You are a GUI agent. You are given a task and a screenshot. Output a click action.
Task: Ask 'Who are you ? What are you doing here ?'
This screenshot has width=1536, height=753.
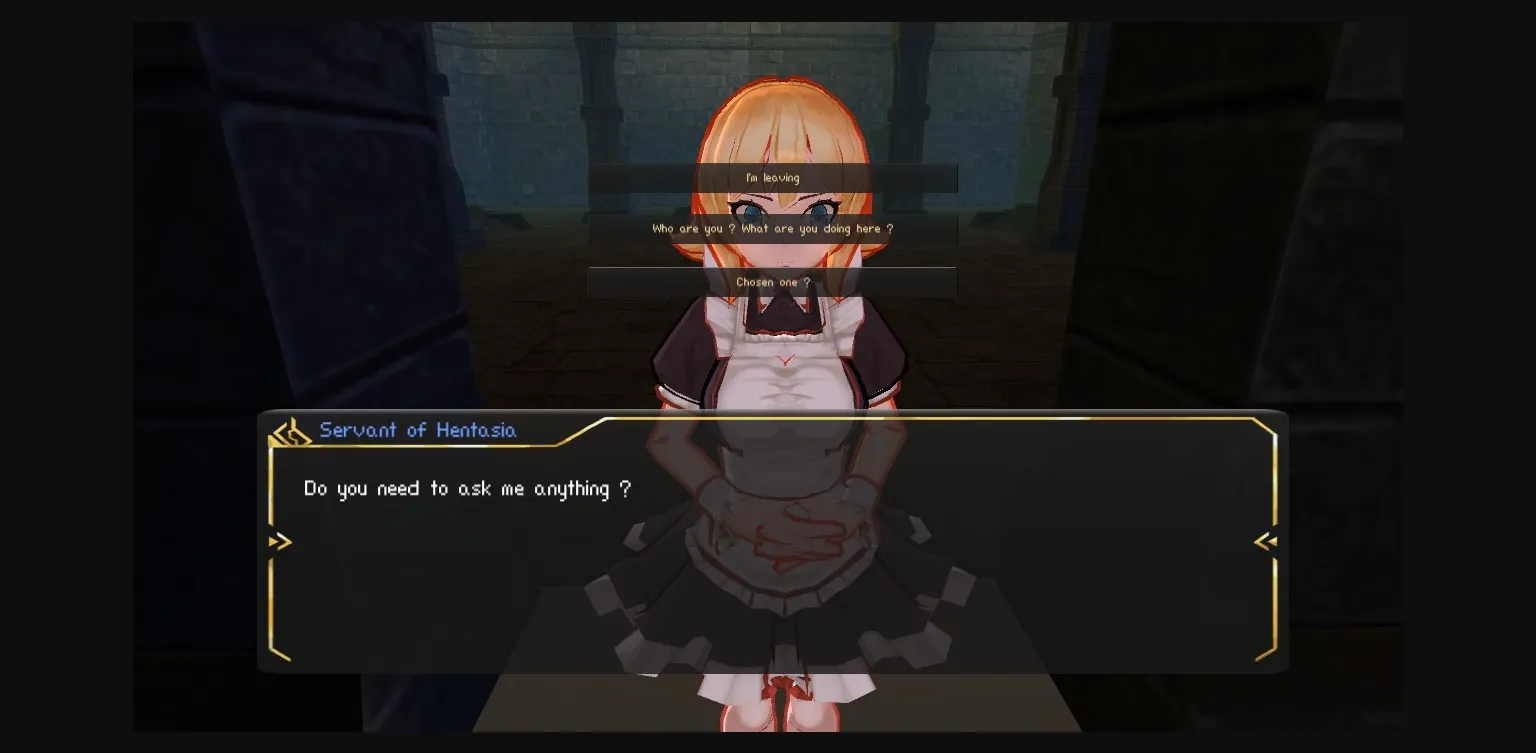(772, 228)
